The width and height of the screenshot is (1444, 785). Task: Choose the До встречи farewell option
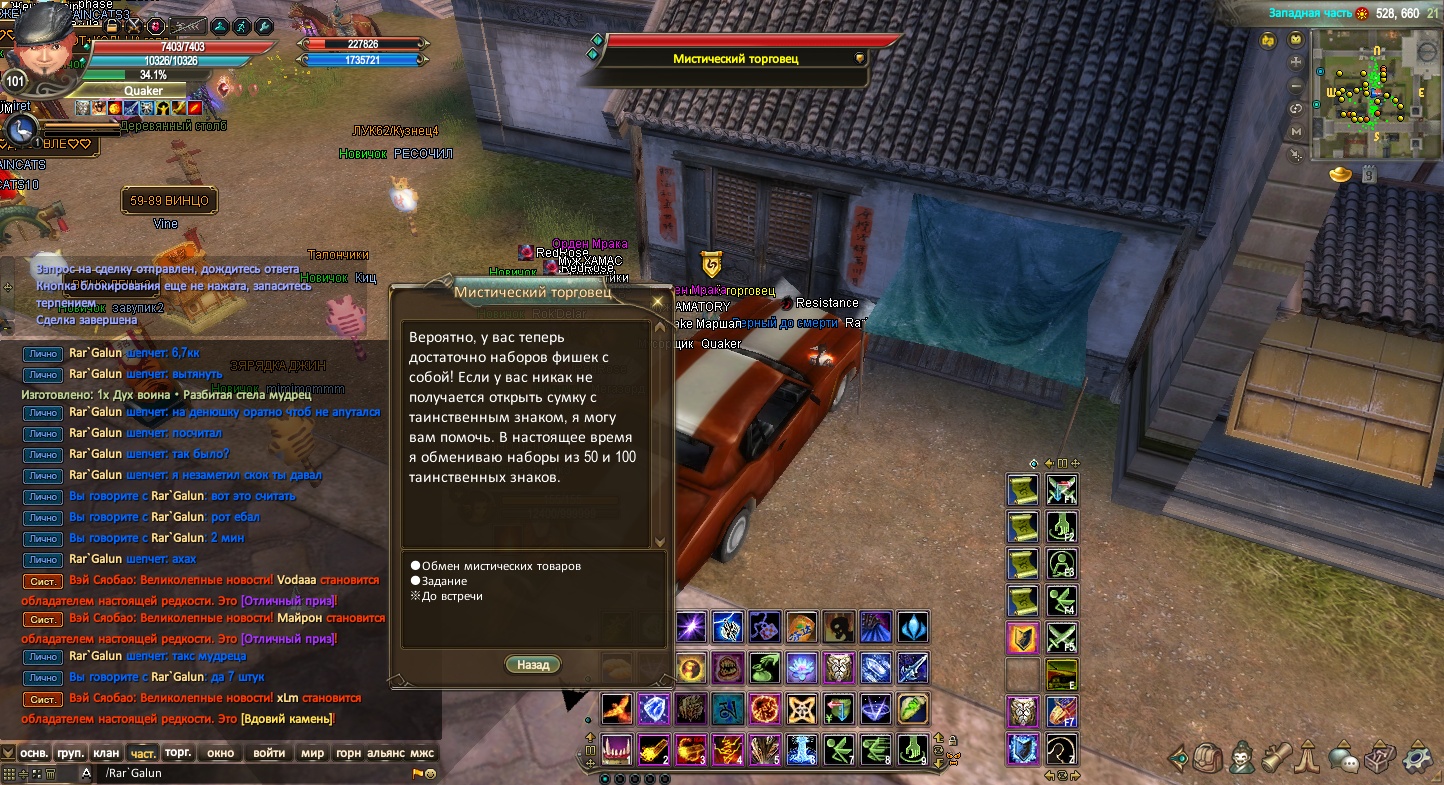pyautogui.click(x=452, y=596)
